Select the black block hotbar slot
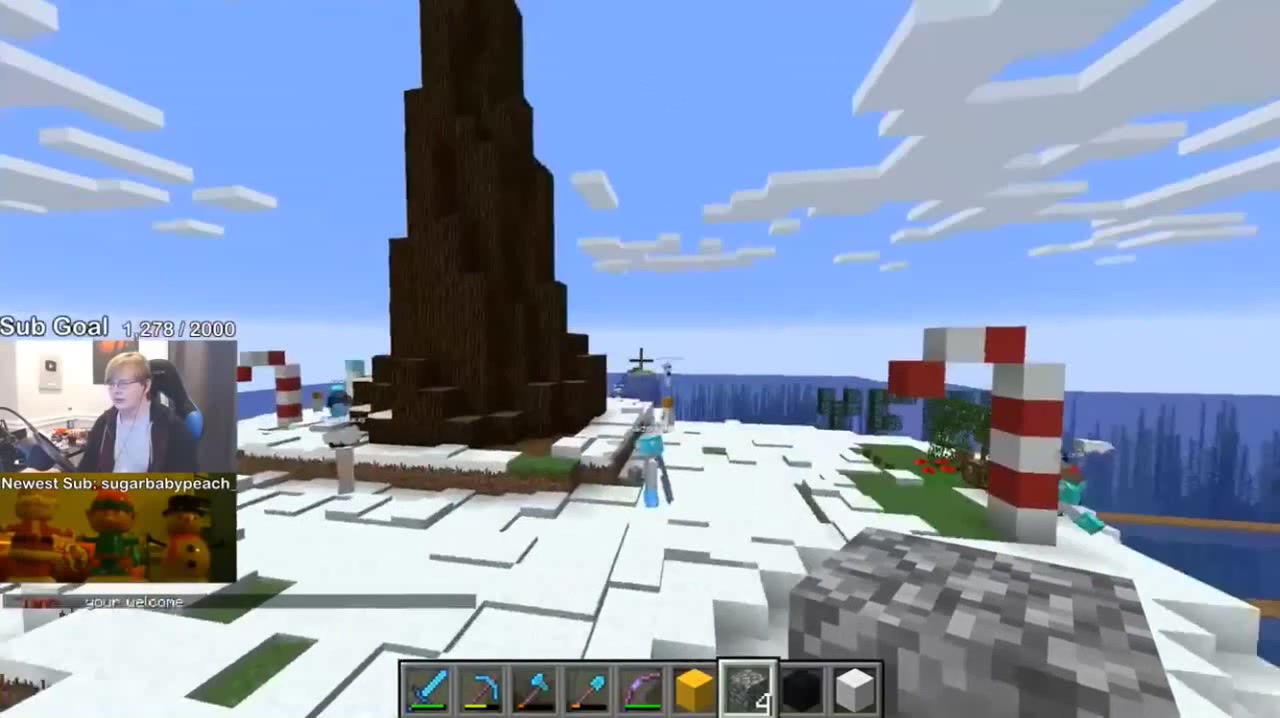This screenshot has height=718, width=1280. [801, 690]
